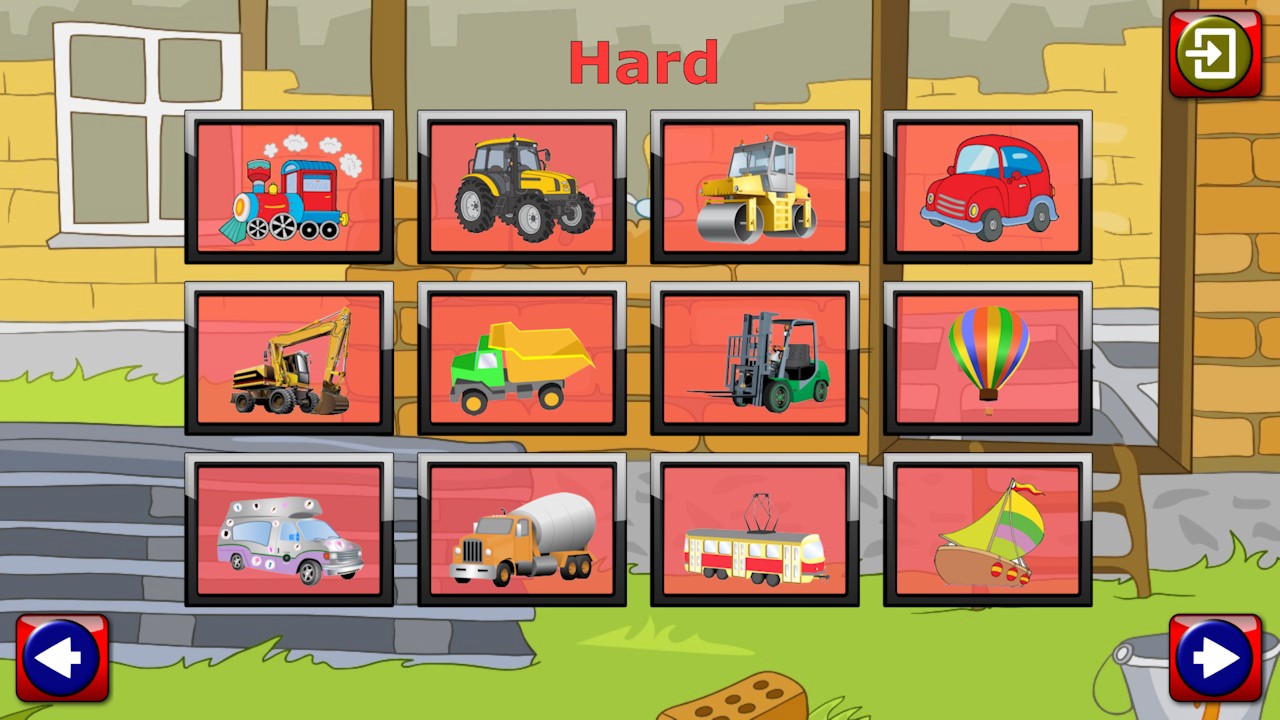Select the train puzzle
Viewport: 1280px width, 720px height.
click(289, 188)
